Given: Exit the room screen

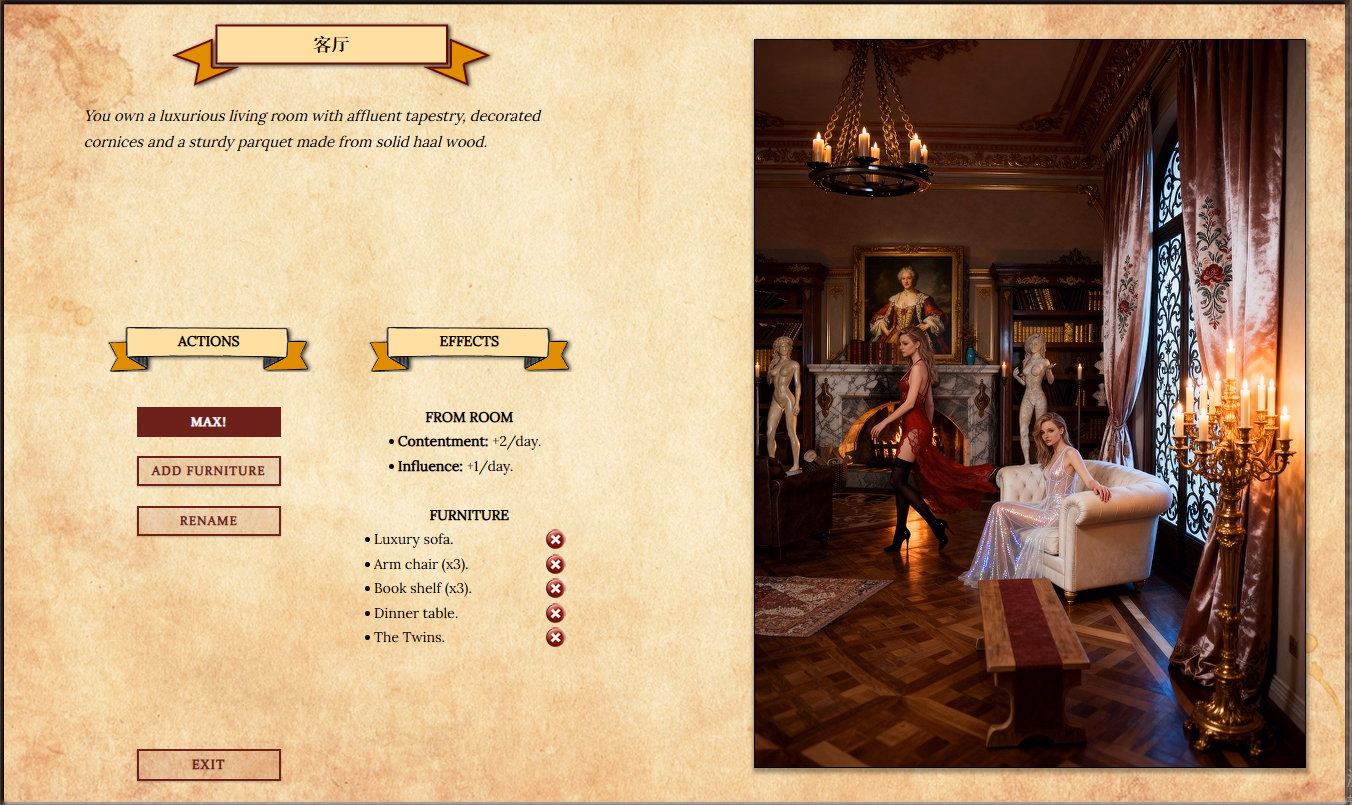Looking at the screenshot, I should (x=208, y=765).
